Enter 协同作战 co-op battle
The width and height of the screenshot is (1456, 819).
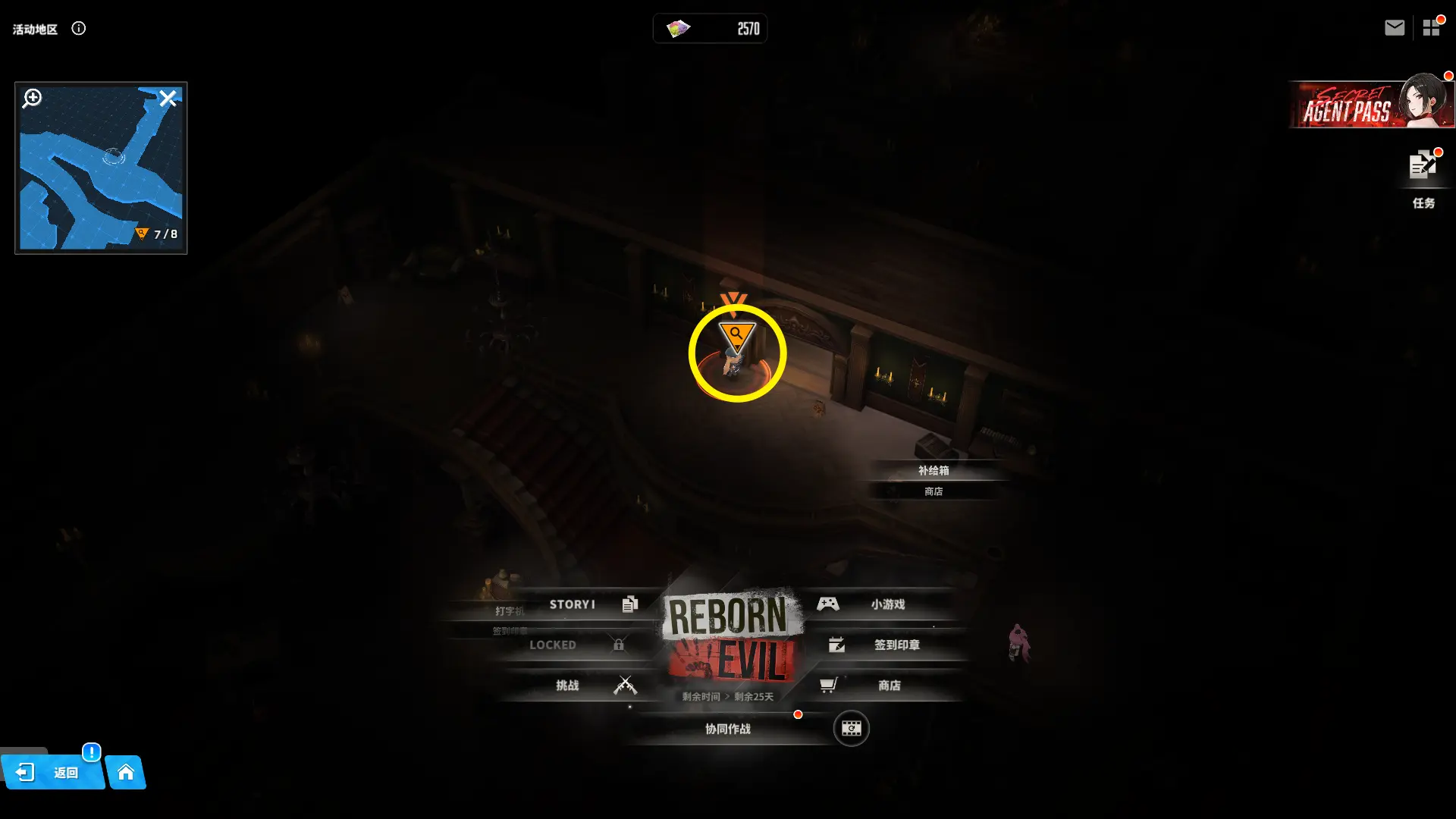(x=728, y=729)
